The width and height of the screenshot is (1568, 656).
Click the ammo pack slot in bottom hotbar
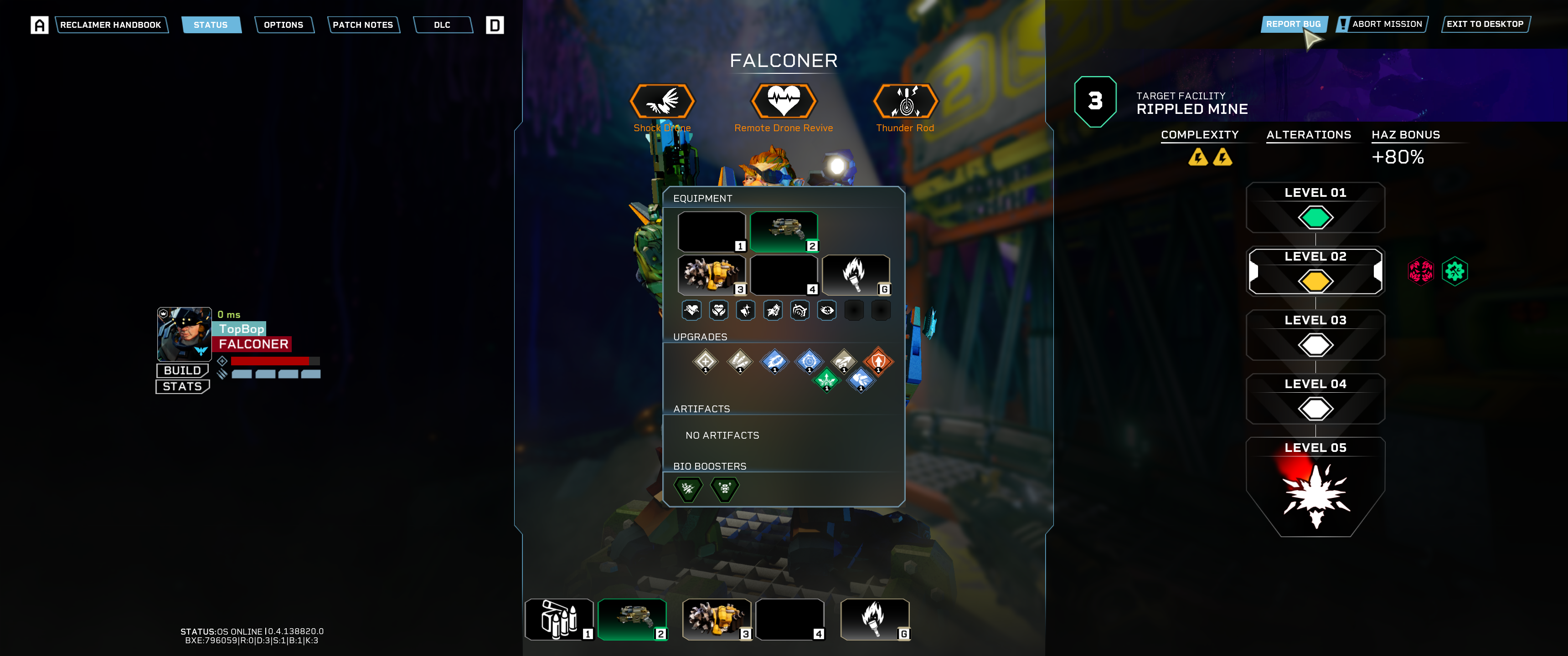click(x=559, y=619)
